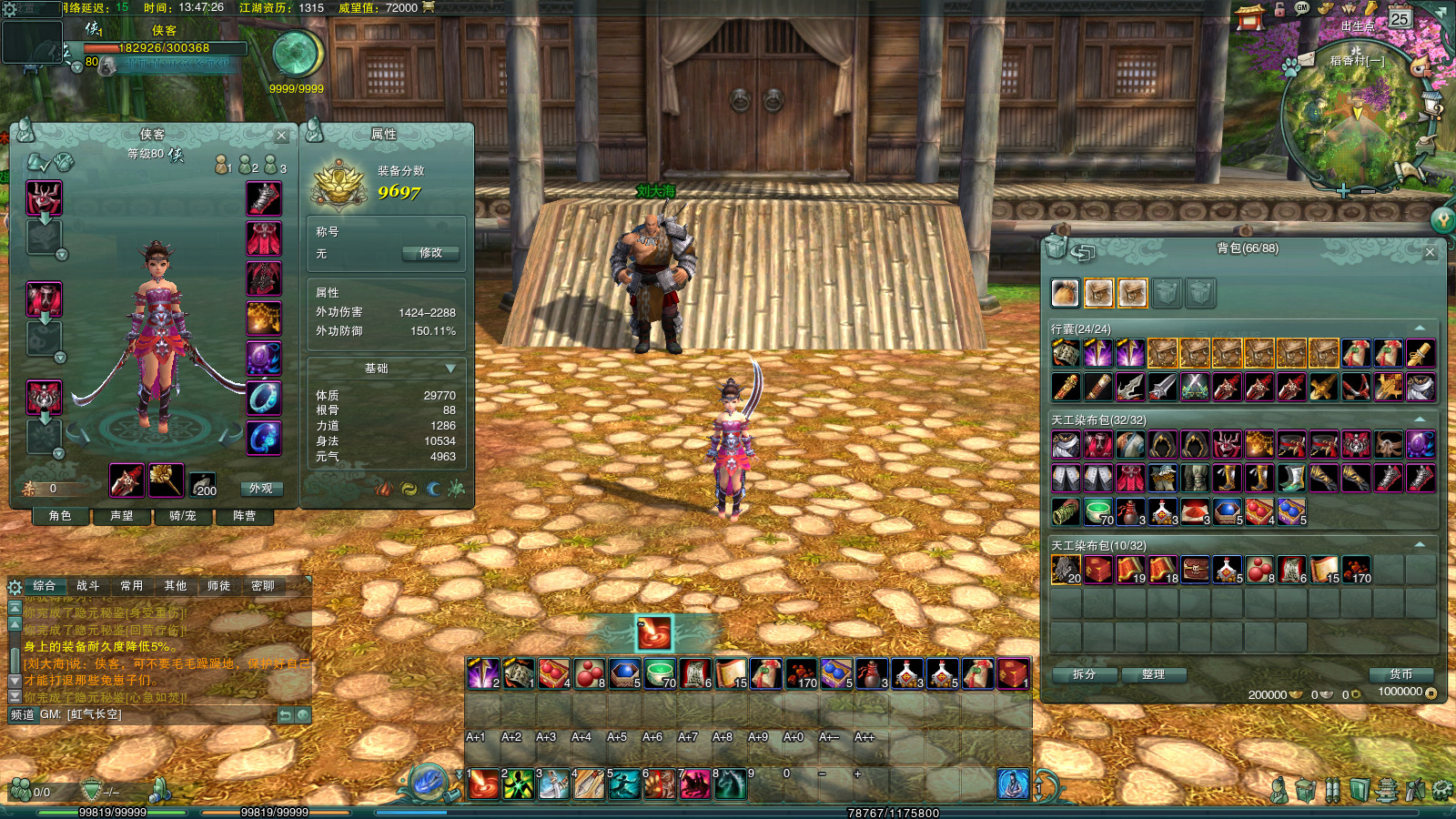Select the purple orb equipment slot

tap(264, 359)
